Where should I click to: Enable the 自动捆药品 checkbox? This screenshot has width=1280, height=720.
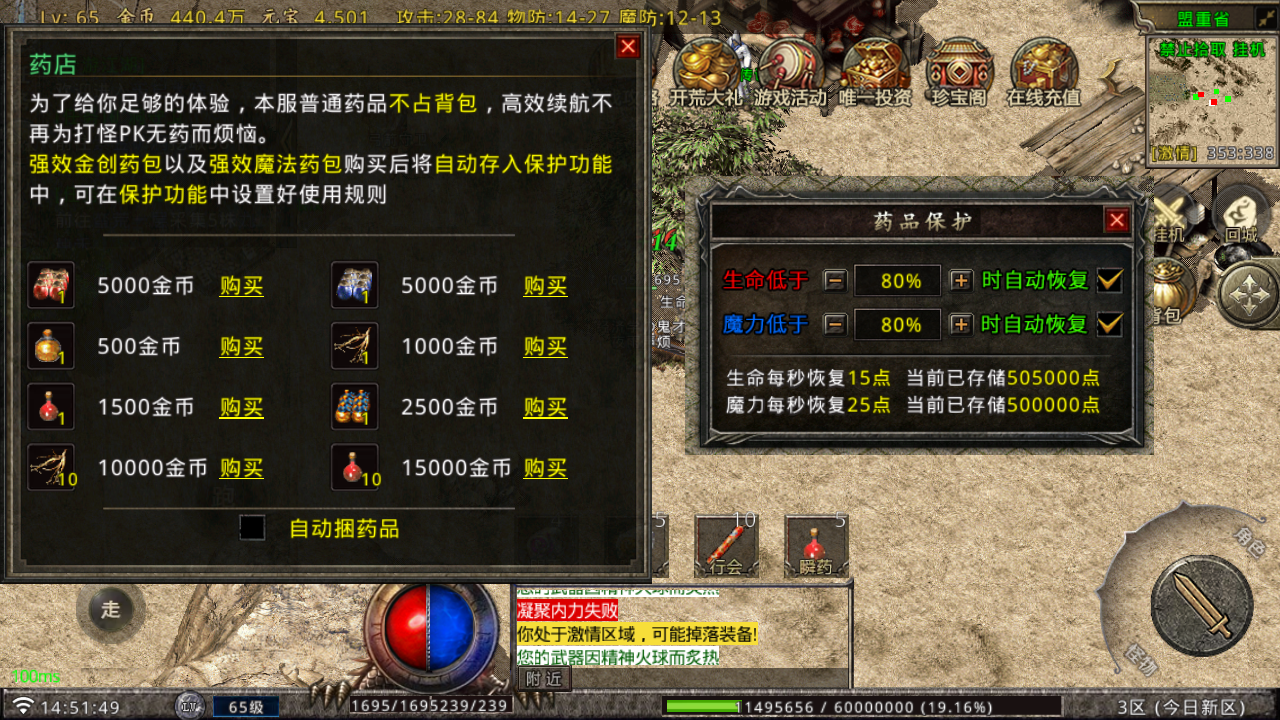[252, 529]
